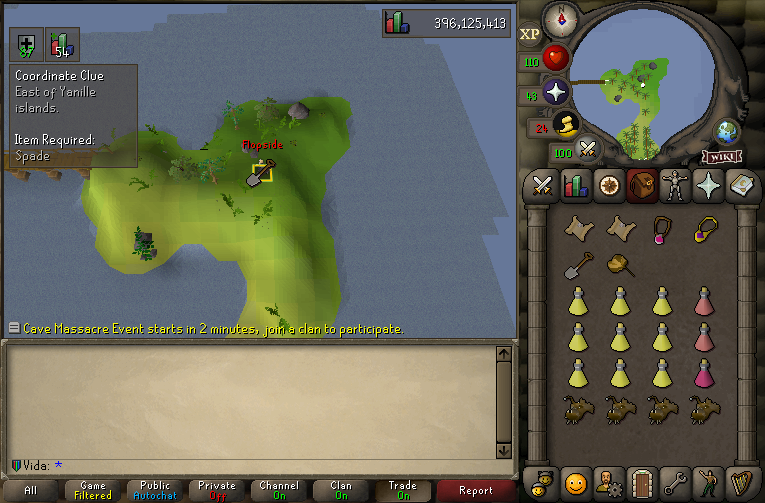Click the red Report button
The width and height of the screenshot is (765, 503).
coord(476,490)
